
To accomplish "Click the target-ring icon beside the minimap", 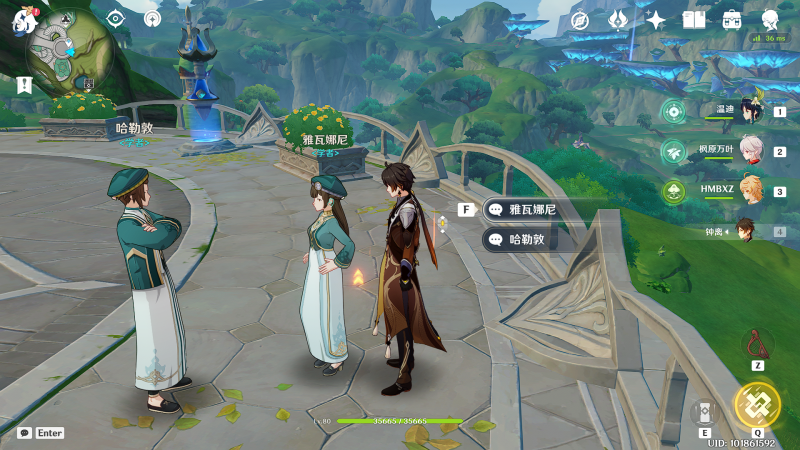I will (x=152, y=18).
